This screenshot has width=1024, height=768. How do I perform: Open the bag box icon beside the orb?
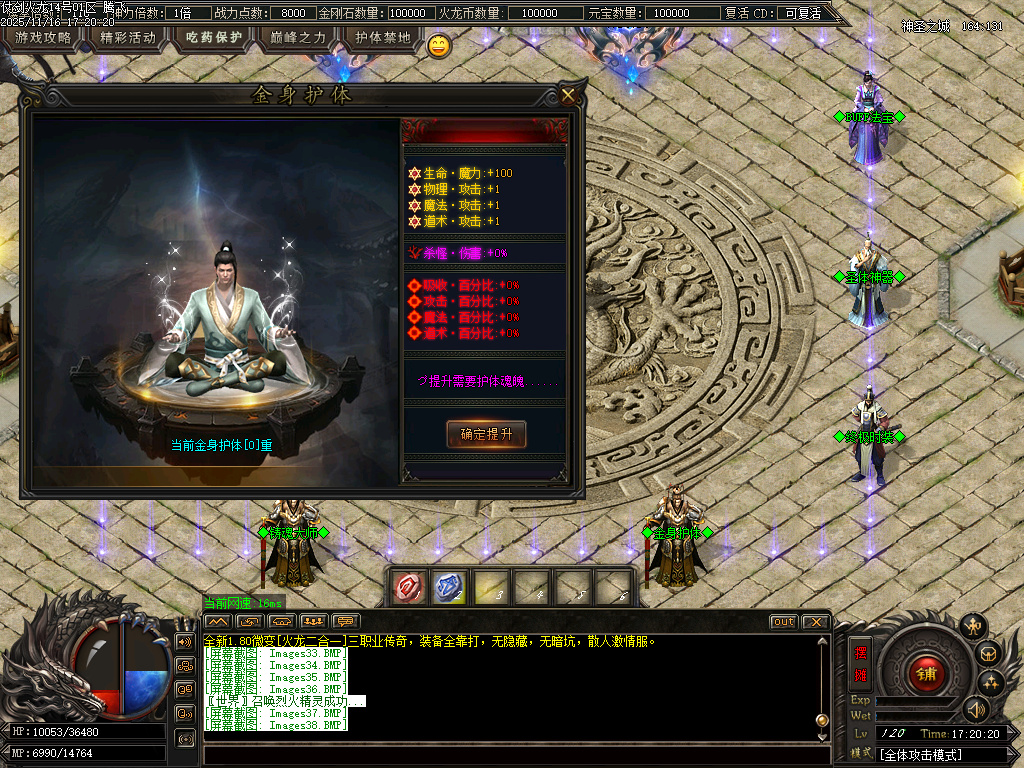988,654
